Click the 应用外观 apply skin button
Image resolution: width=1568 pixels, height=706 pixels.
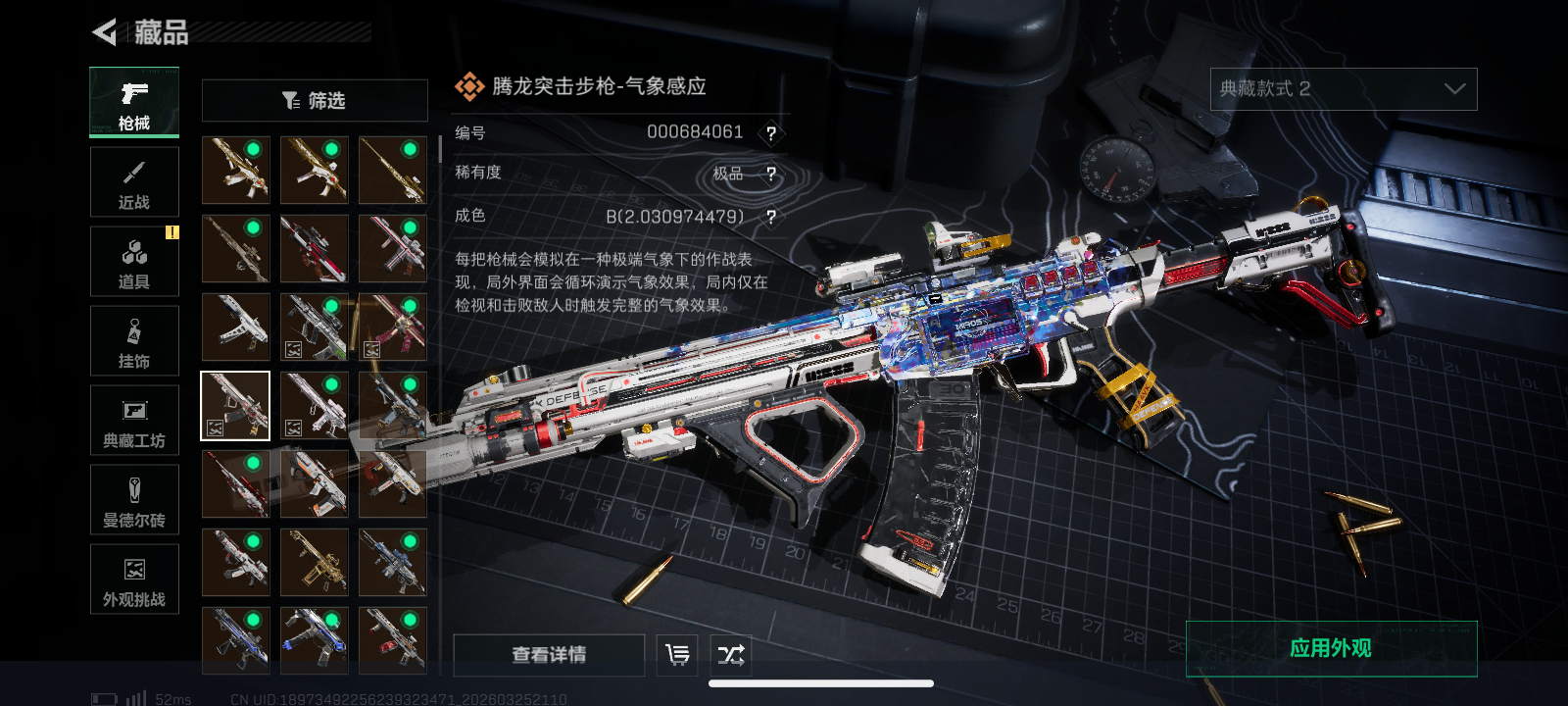pyautogui.click(x=1331, y=648)
